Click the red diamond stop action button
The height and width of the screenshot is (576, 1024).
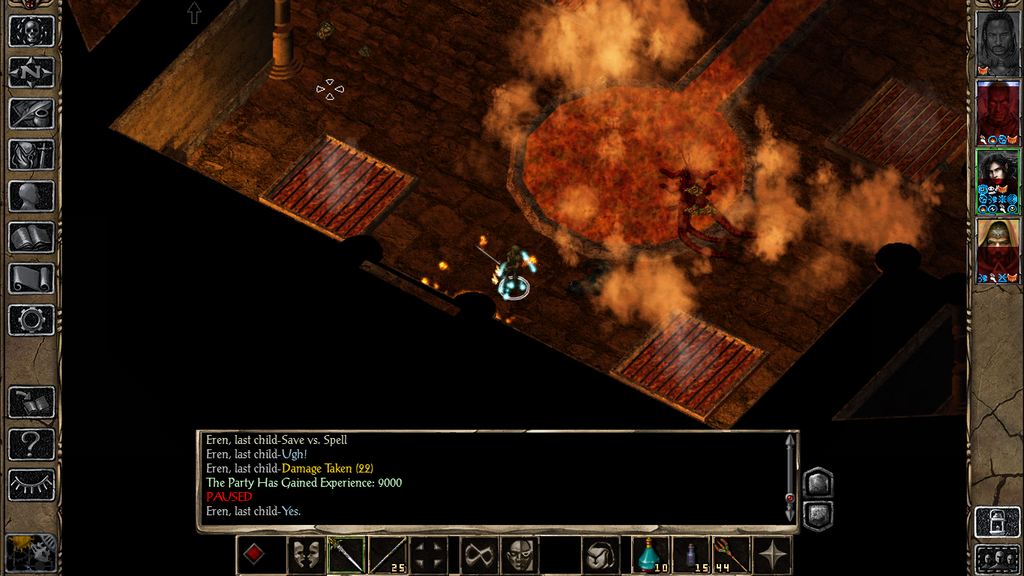(x=254, y=555)
